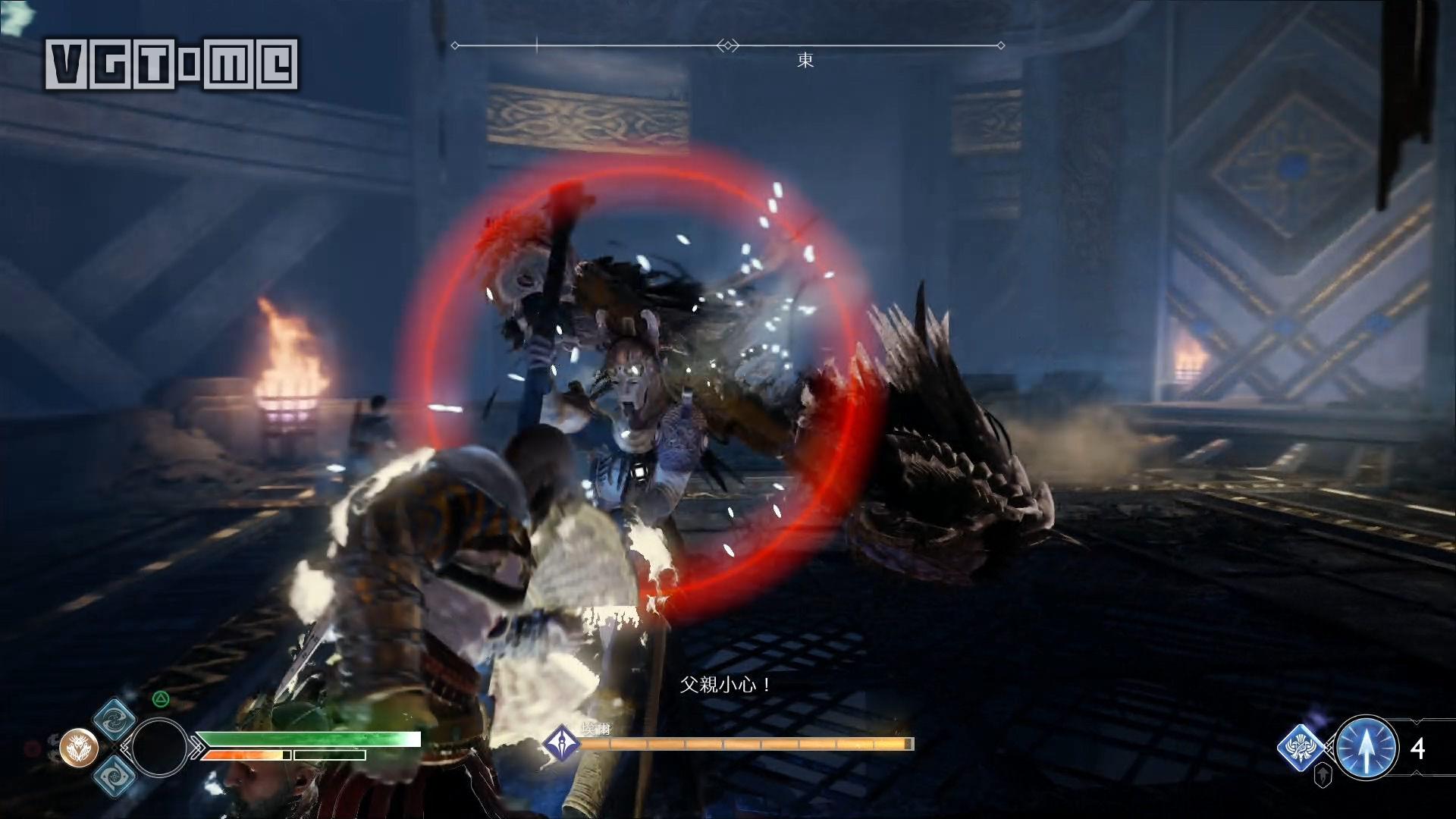
Task: Click the compass bar tick marker
Action: [538, 43]
